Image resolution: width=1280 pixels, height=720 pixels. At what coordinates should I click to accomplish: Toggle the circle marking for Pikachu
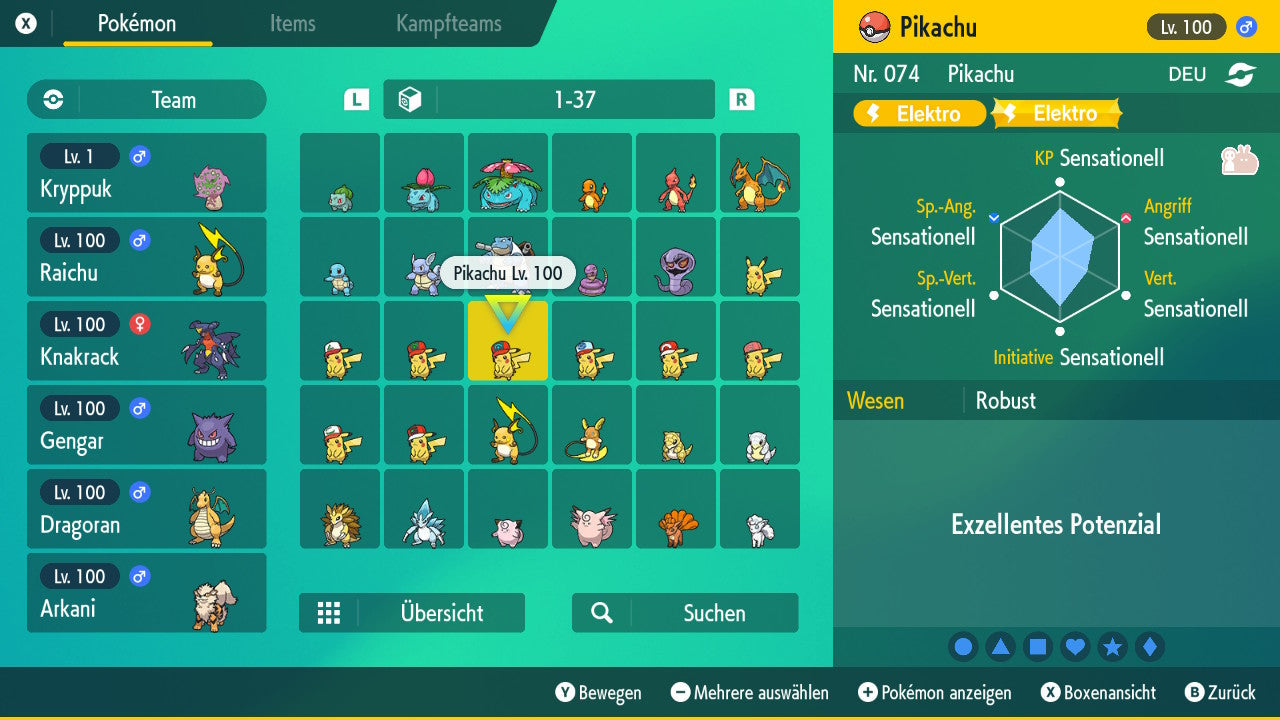[x=963, y=646]
